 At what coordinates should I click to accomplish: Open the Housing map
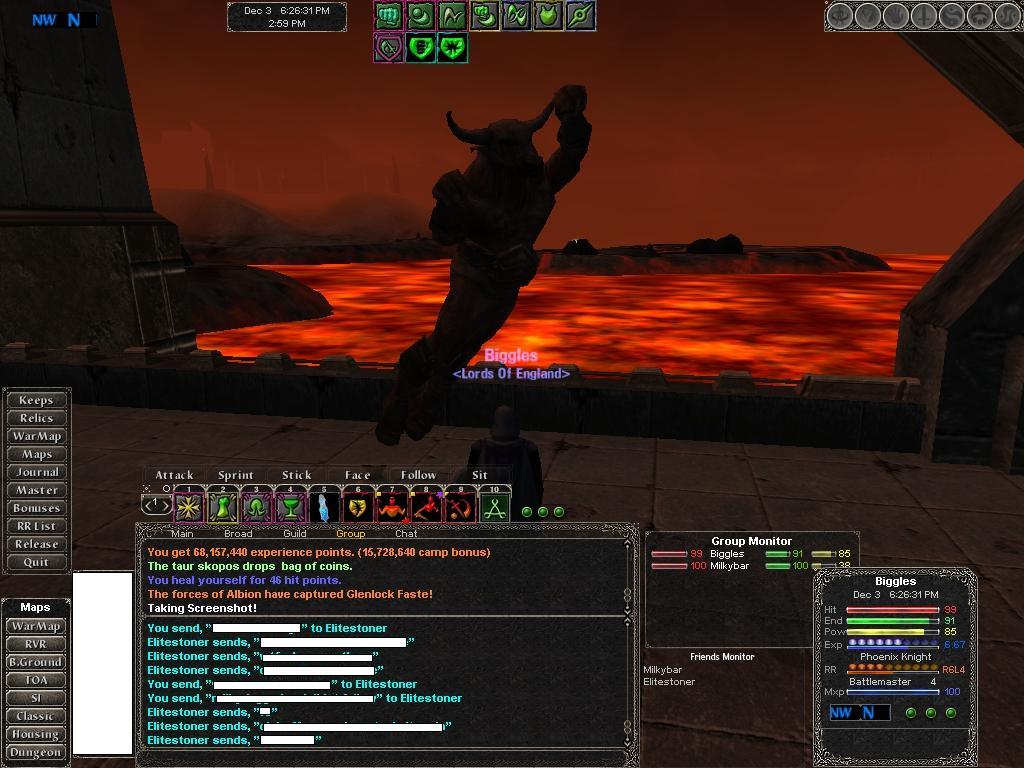click(35, 734)
